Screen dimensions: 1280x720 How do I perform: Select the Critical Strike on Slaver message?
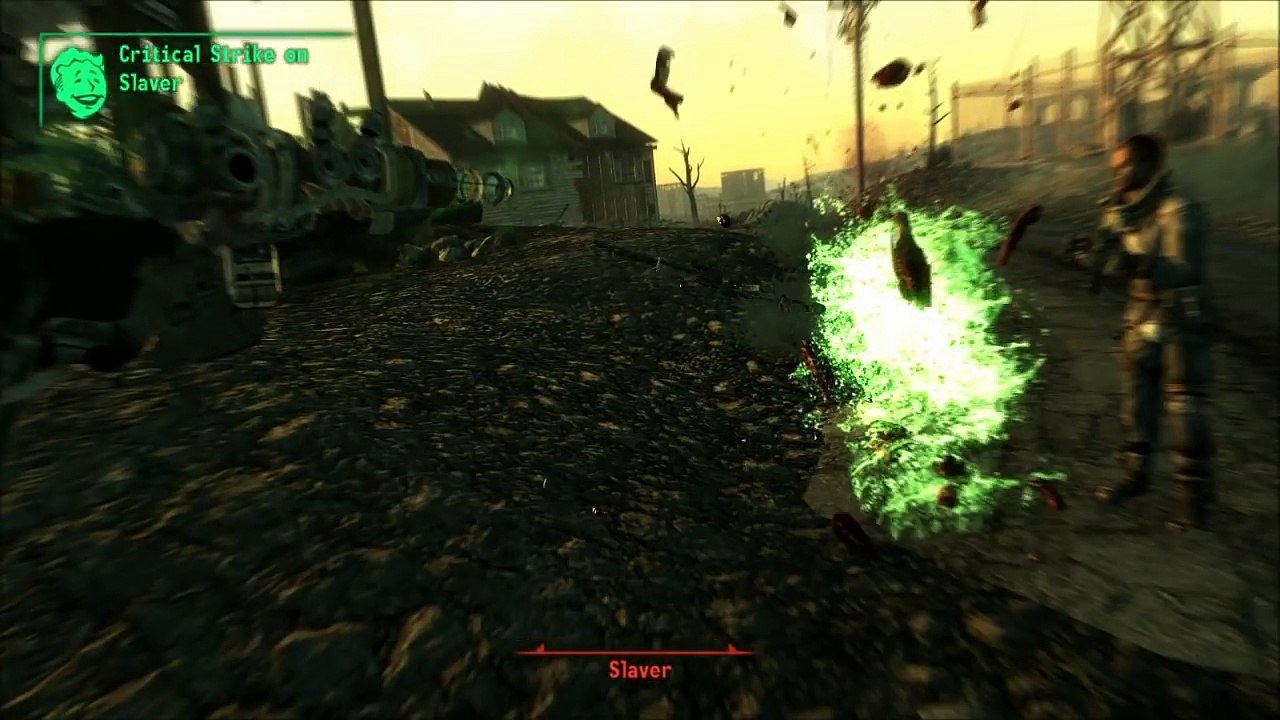tap(213, 69)
